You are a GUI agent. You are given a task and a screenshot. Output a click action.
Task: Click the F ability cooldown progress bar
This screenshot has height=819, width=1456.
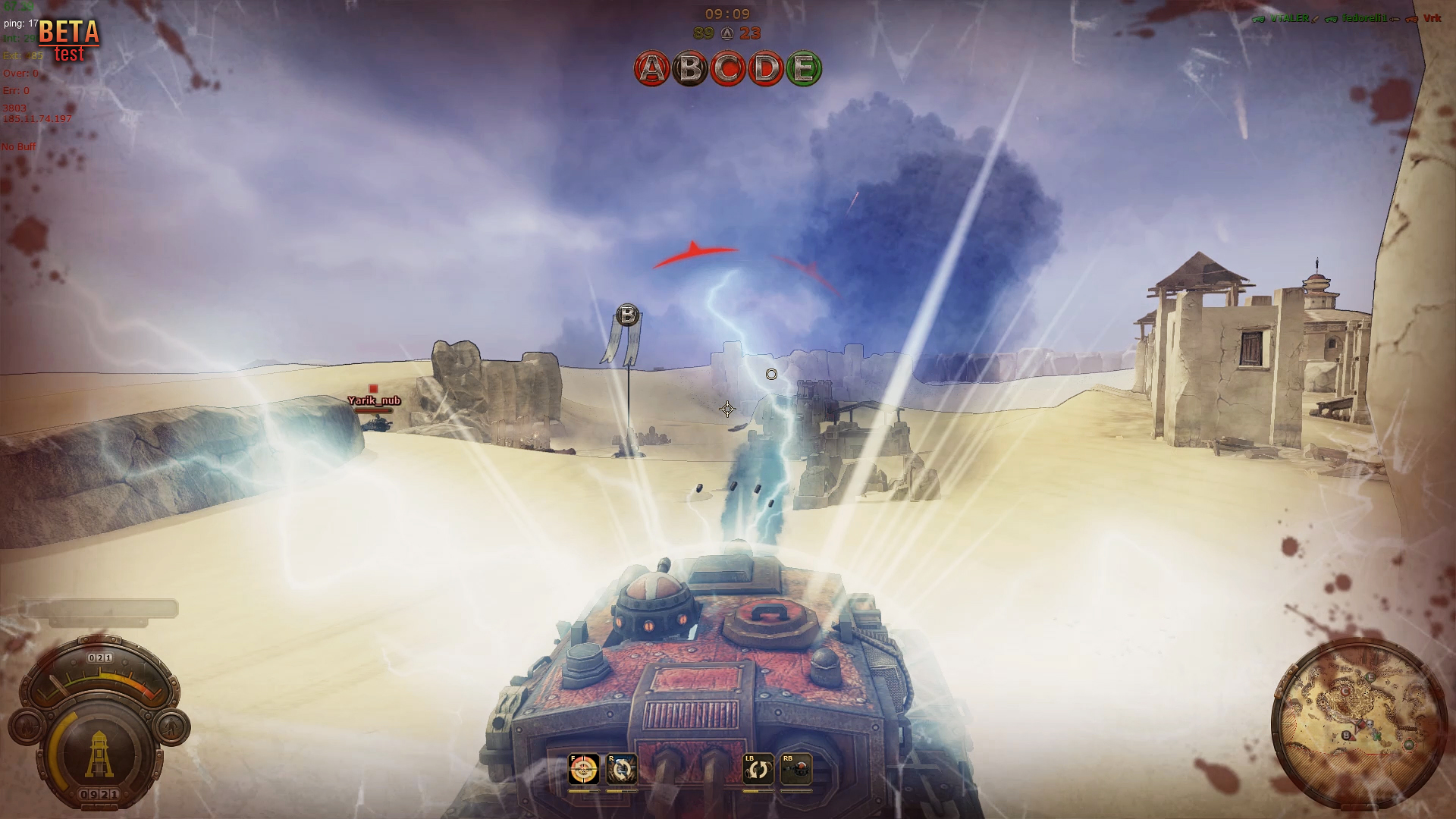[x=583, y=791]
